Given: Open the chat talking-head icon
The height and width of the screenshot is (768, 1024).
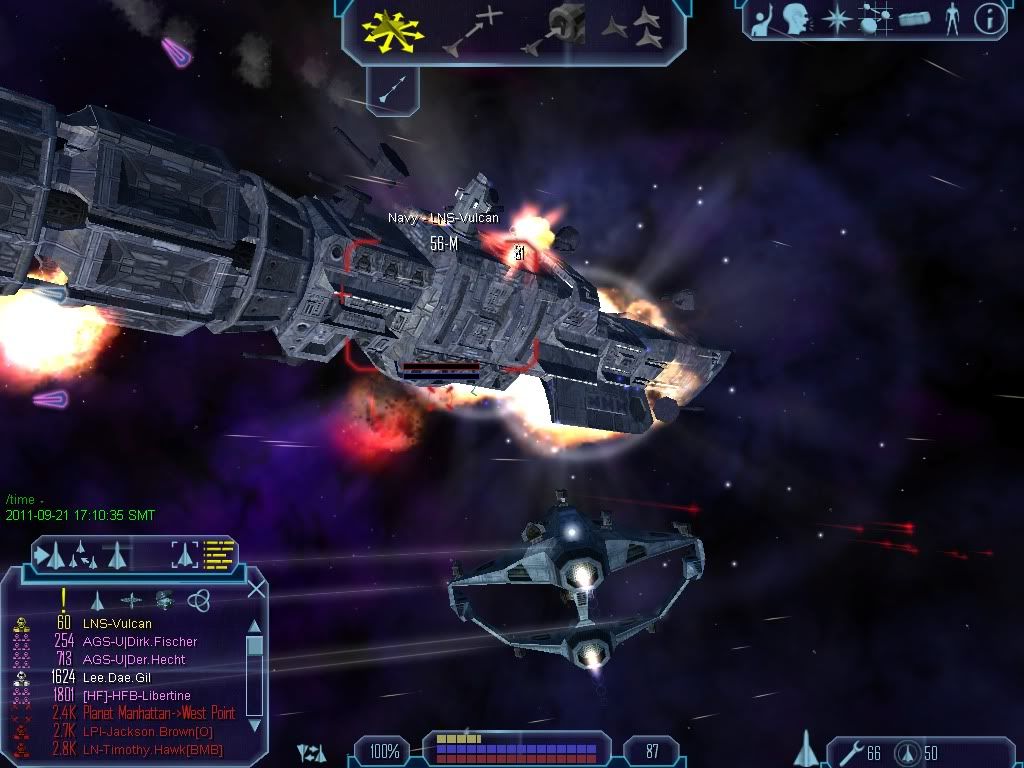Looking at the screenshot, I should tap(796, 20).
